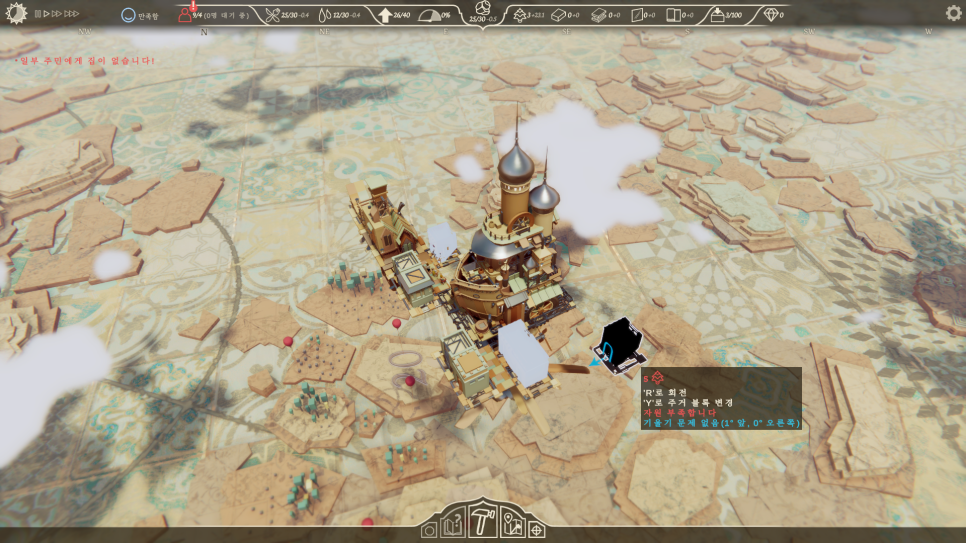Click the blue smiley satisfaction icon
This screenshot has height=543, width=966.
pyautogui.click(x=128, y=16)
